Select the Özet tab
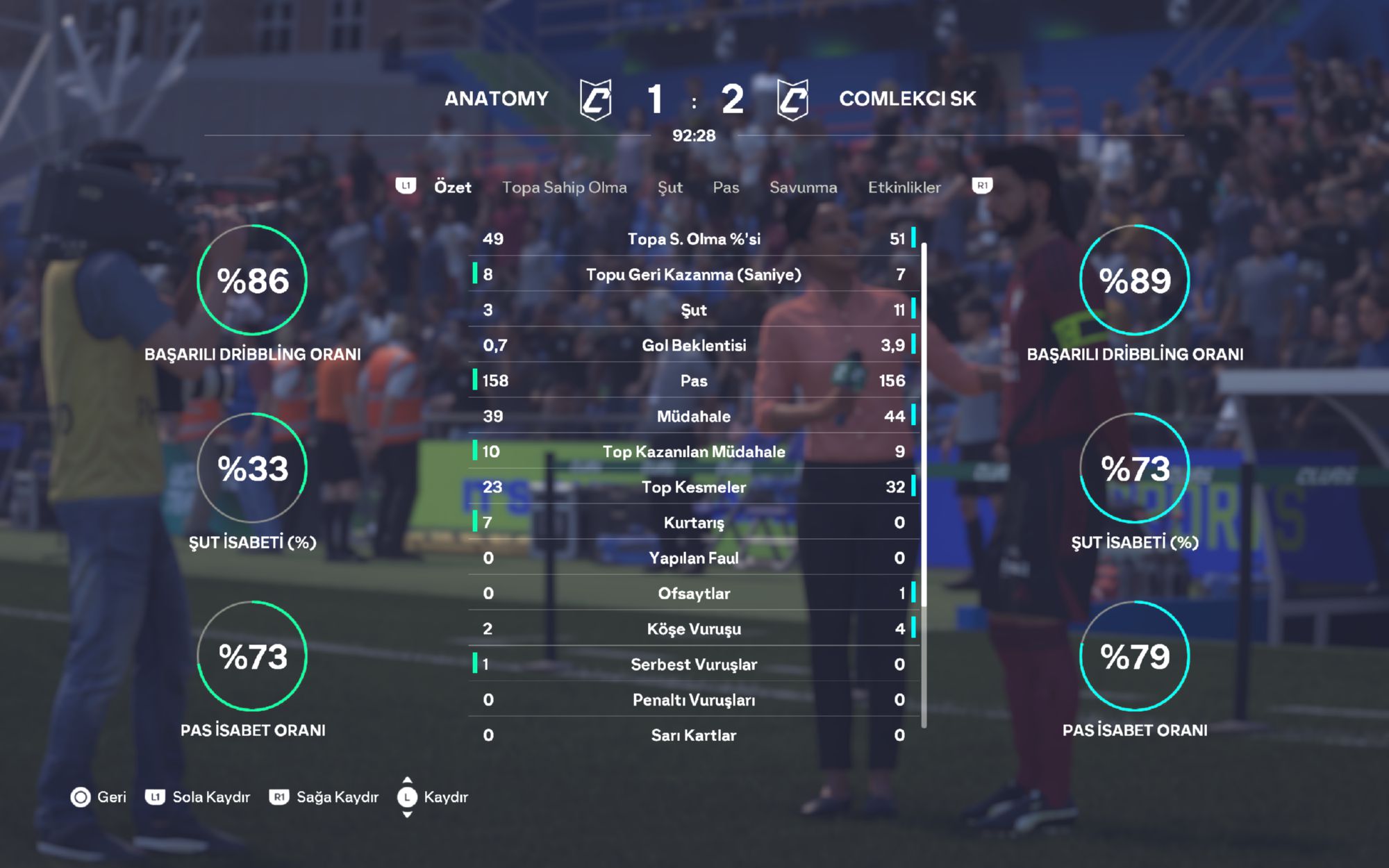Viewport: 1389px width, 868px height. (x=452, y=187)
